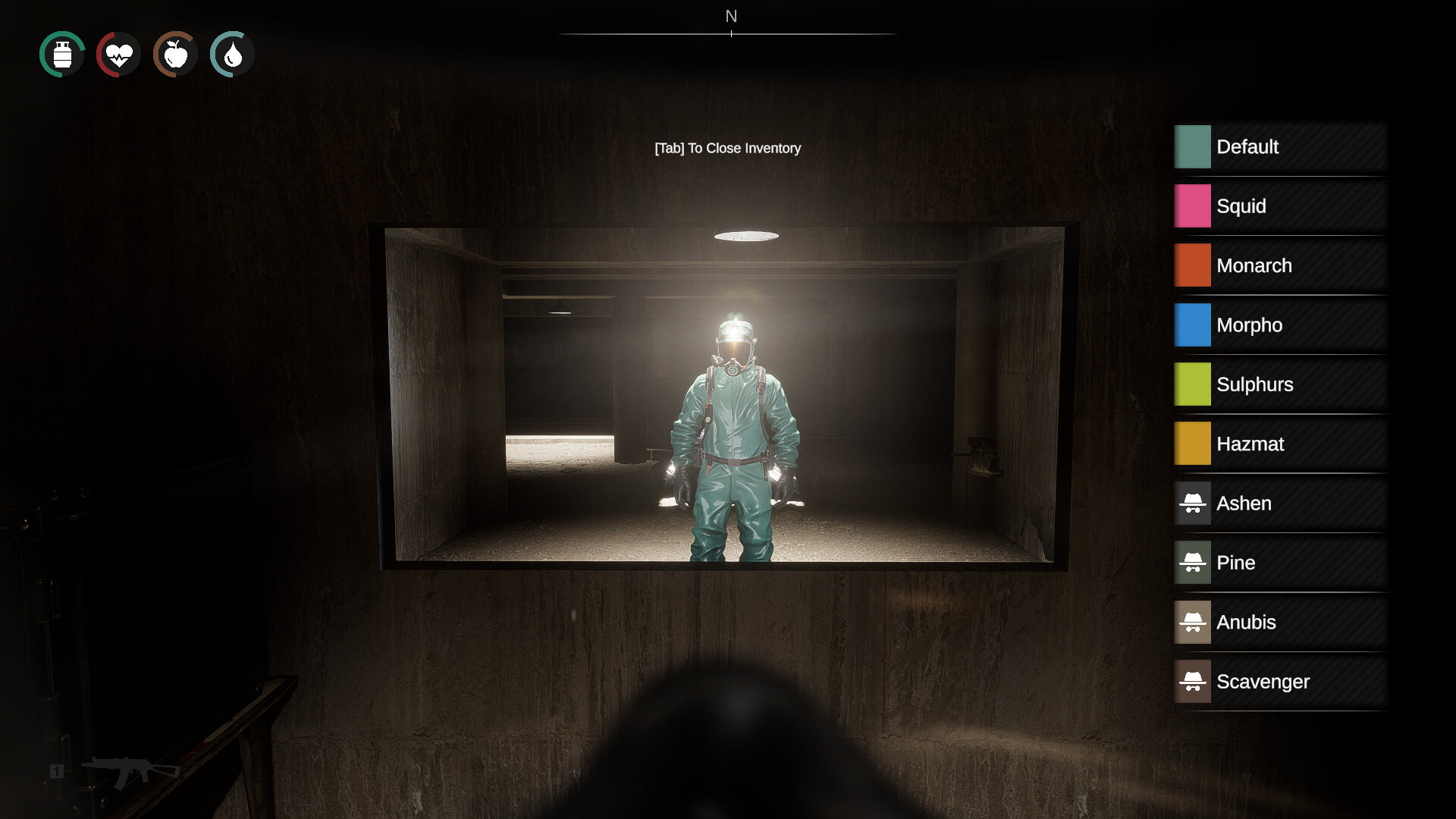The height and width of the screenshot is (819, 1456).
Task: Click the rifle icon in hotbar slot 1
Action: [x=129, y=770]
